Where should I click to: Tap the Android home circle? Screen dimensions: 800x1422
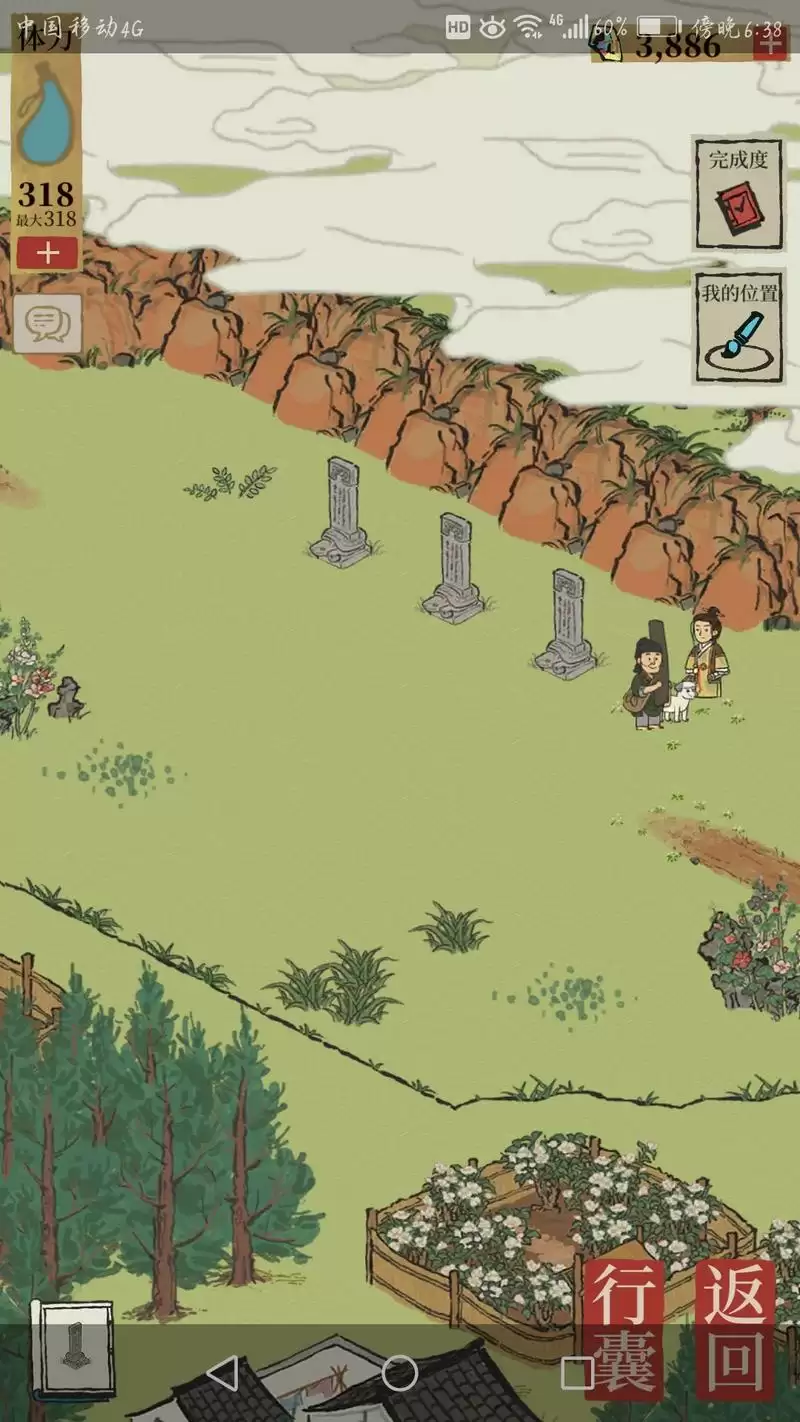click(x=399, y=1373)
